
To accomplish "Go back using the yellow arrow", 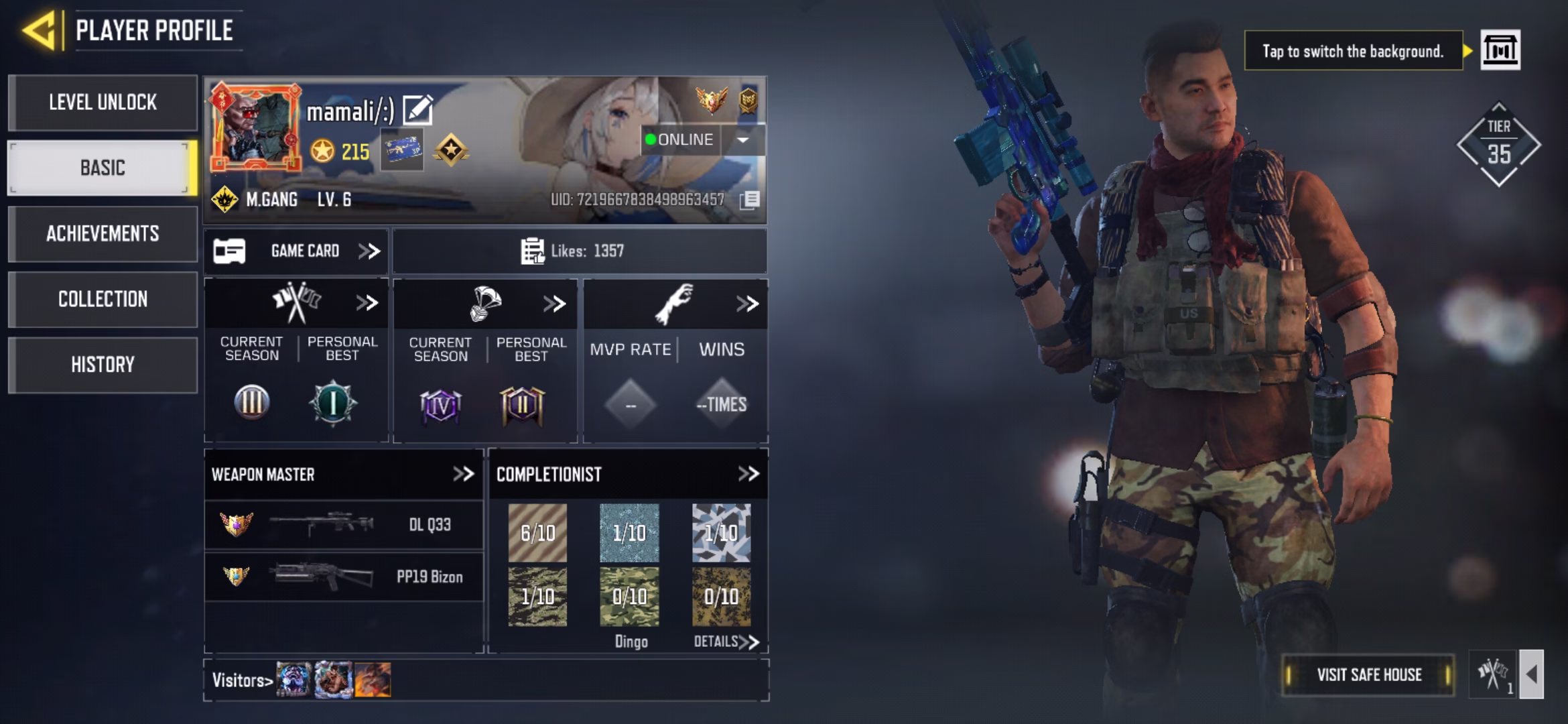I will (40, 30).
